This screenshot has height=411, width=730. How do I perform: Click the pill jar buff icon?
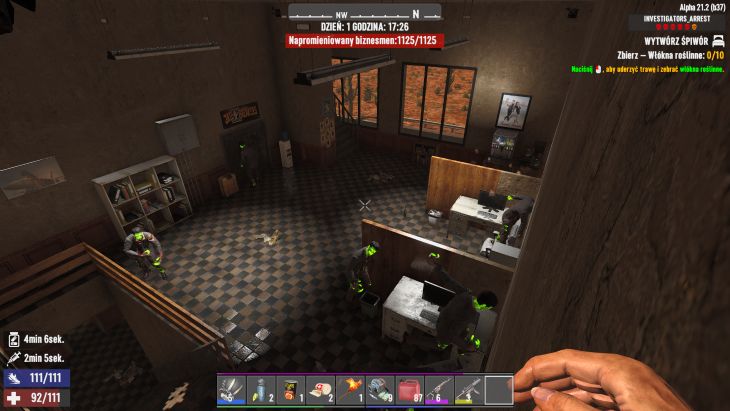(x=13, y=339)
